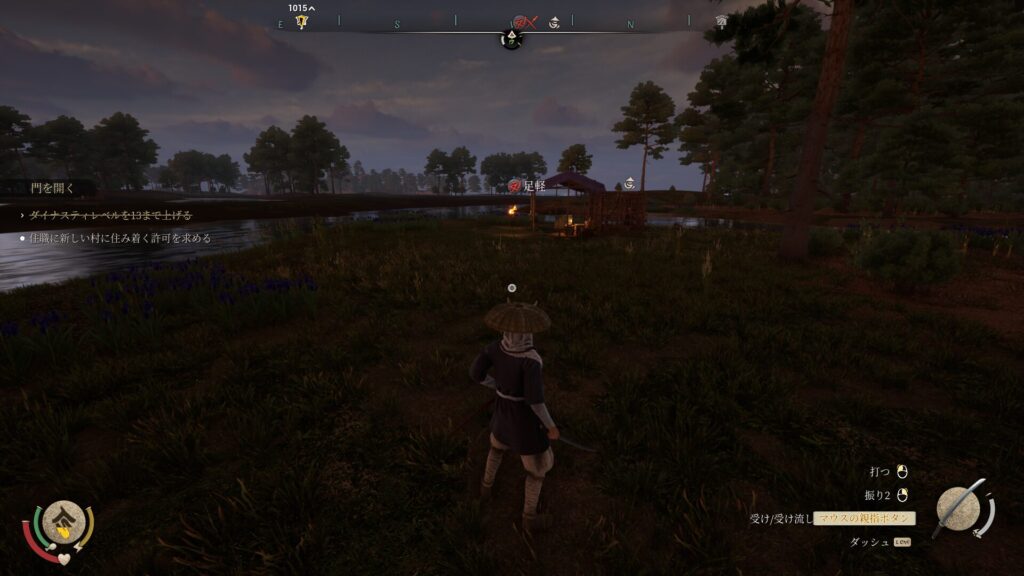Viewport: 1024px width, 576px height.
Task: Click the crossed-out ダイナスティレベル objective
Action: 111,215
